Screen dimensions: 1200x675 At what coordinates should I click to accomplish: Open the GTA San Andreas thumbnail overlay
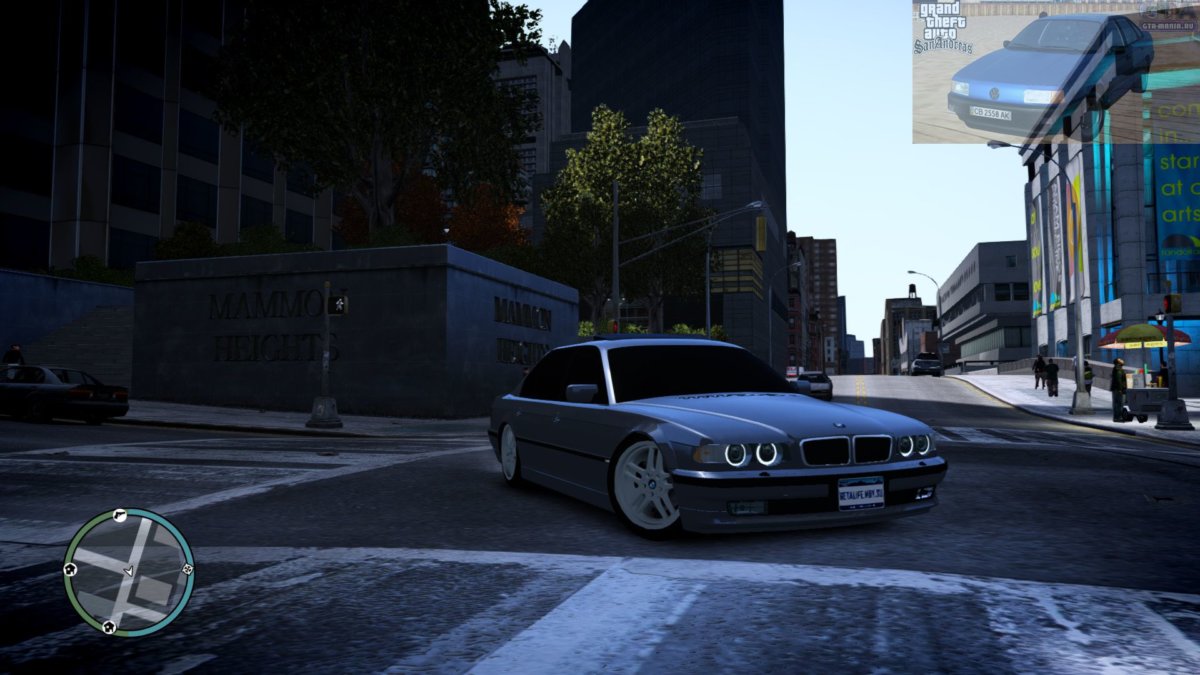click(x=1055, y=71)
